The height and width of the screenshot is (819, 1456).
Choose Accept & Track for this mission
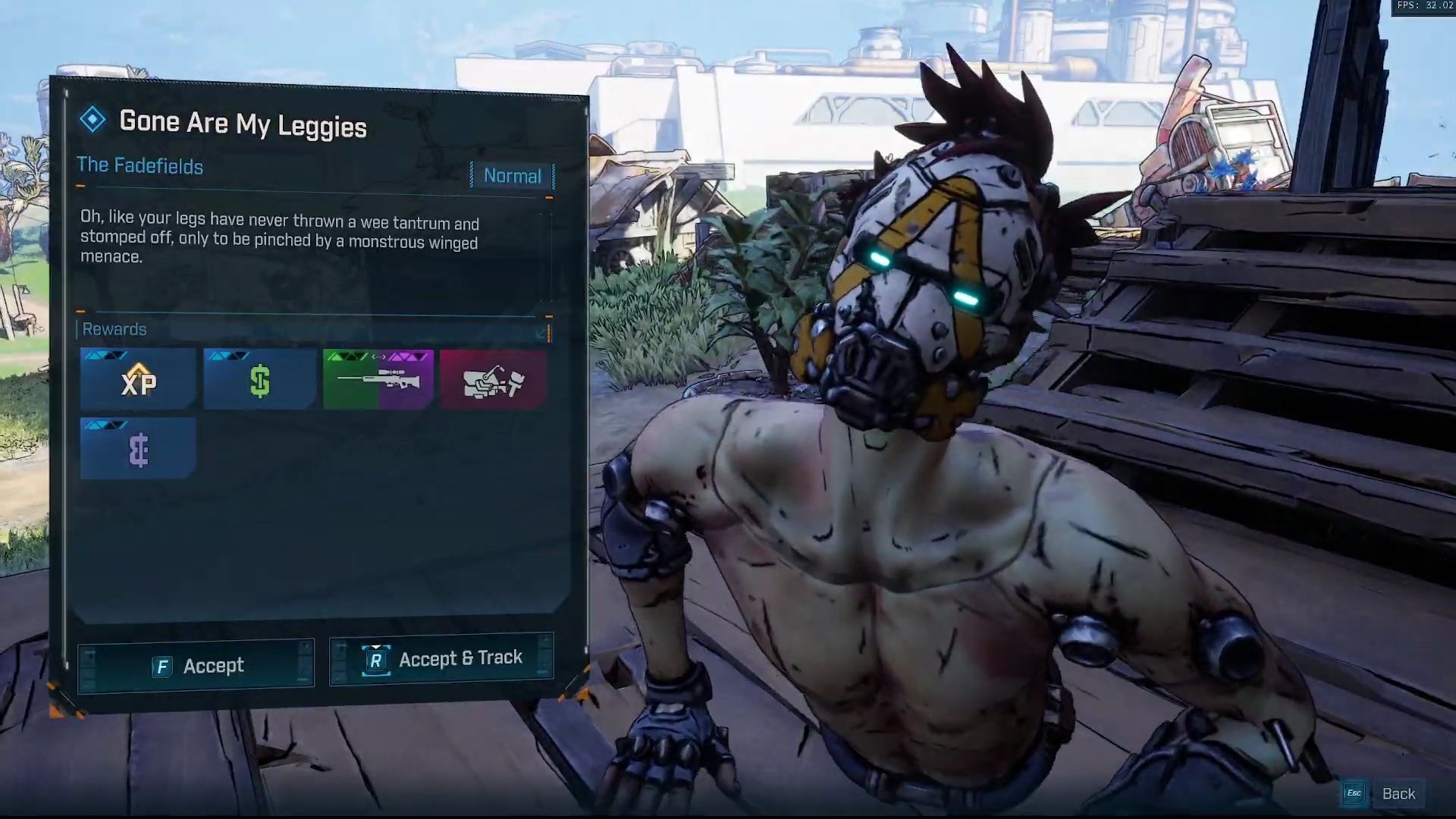441,658
